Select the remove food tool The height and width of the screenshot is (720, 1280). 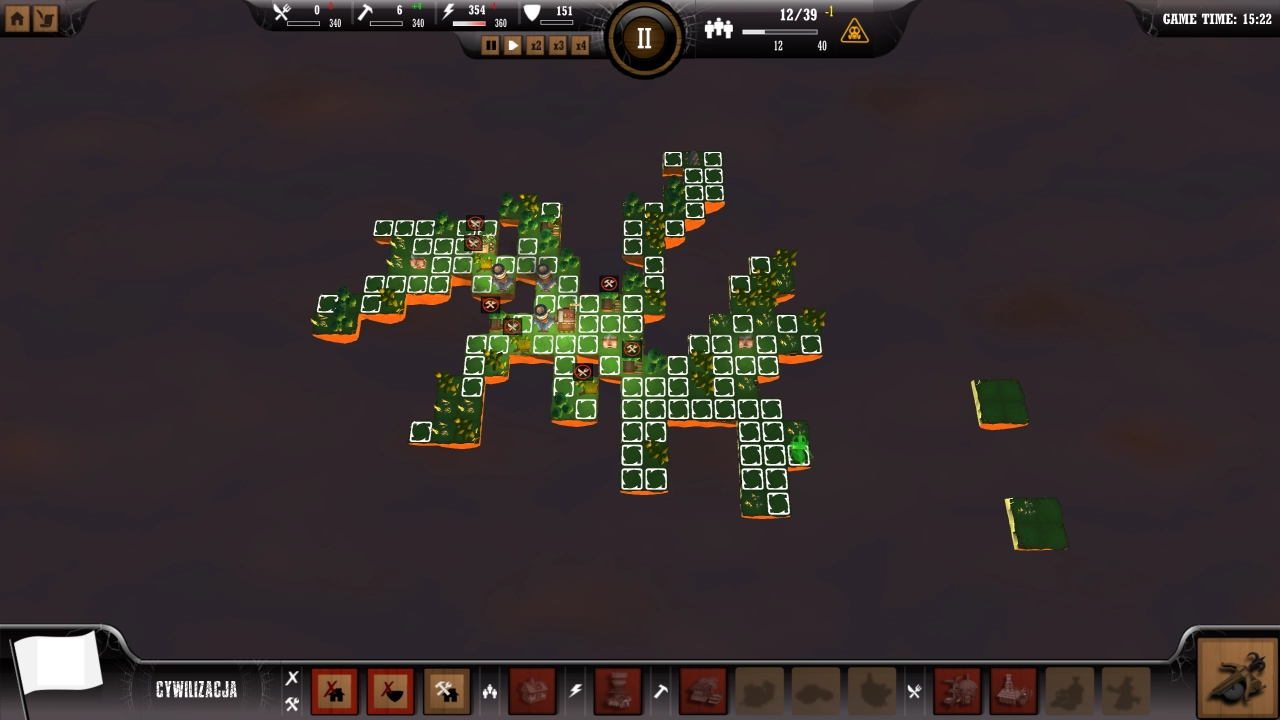tap(391, 690)
